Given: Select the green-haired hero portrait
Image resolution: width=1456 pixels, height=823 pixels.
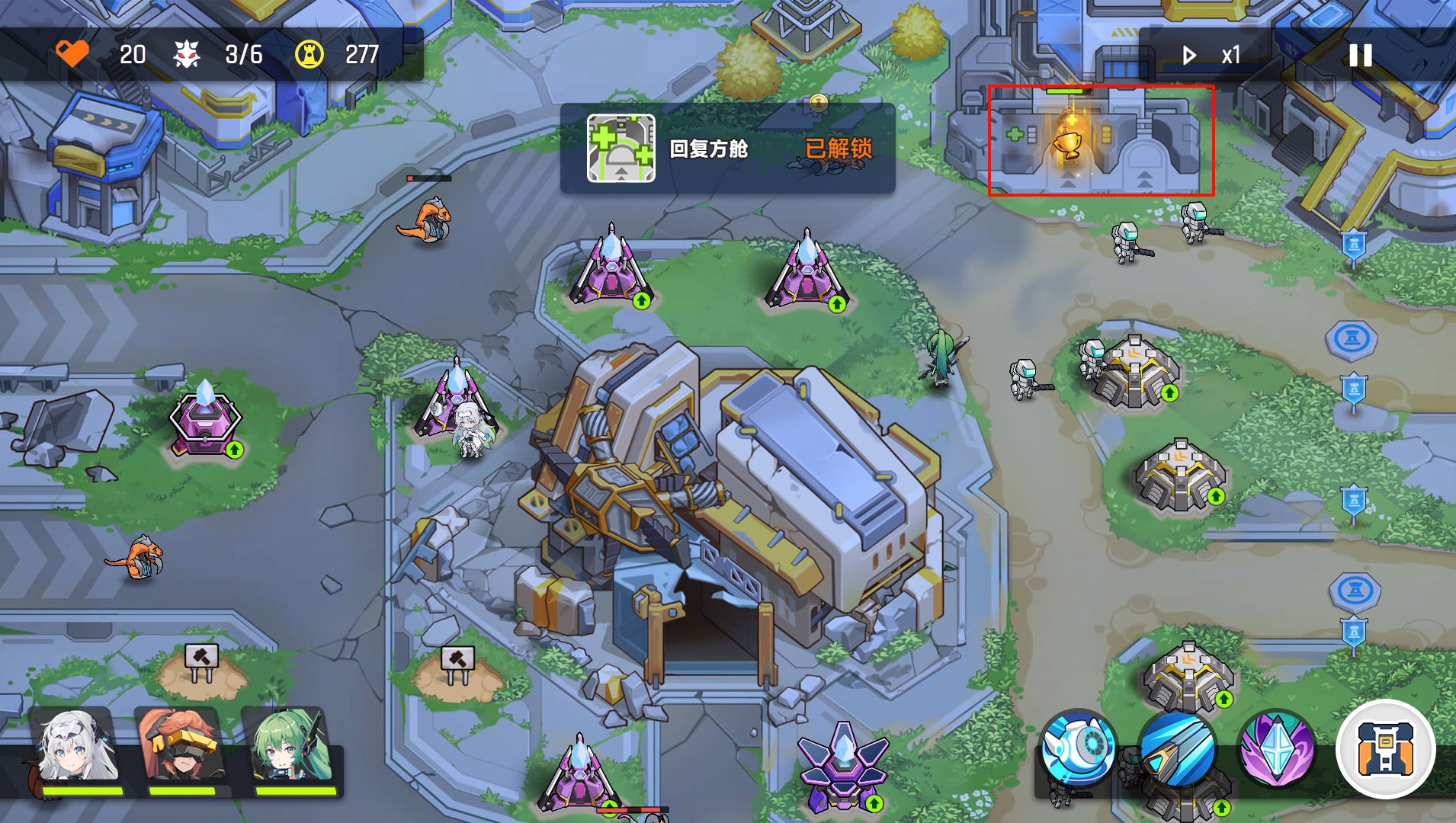Looking at the screenshot, I should [x=288, y=748].
